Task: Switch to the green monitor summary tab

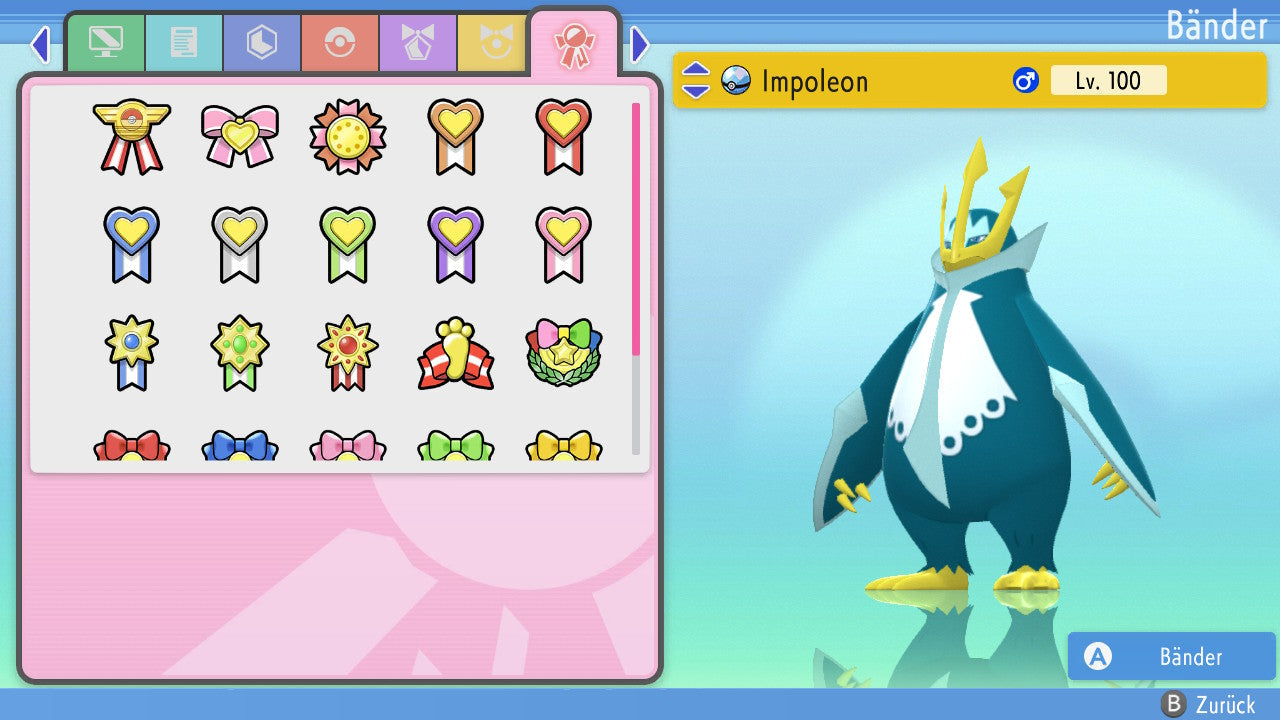Action: tap(105, 43)
